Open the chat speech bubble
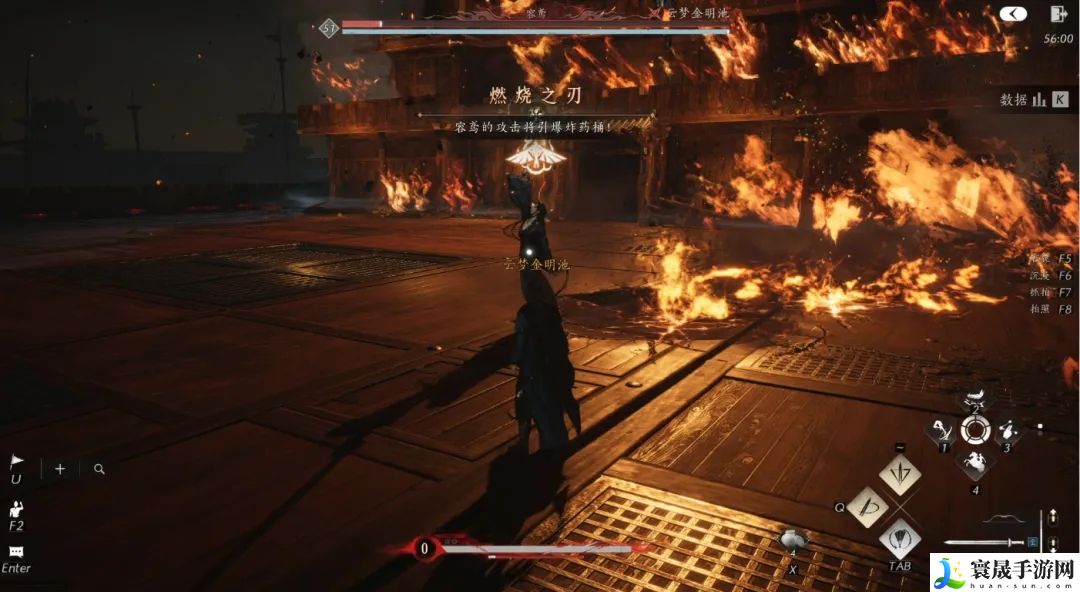 [x=16, y=551]
